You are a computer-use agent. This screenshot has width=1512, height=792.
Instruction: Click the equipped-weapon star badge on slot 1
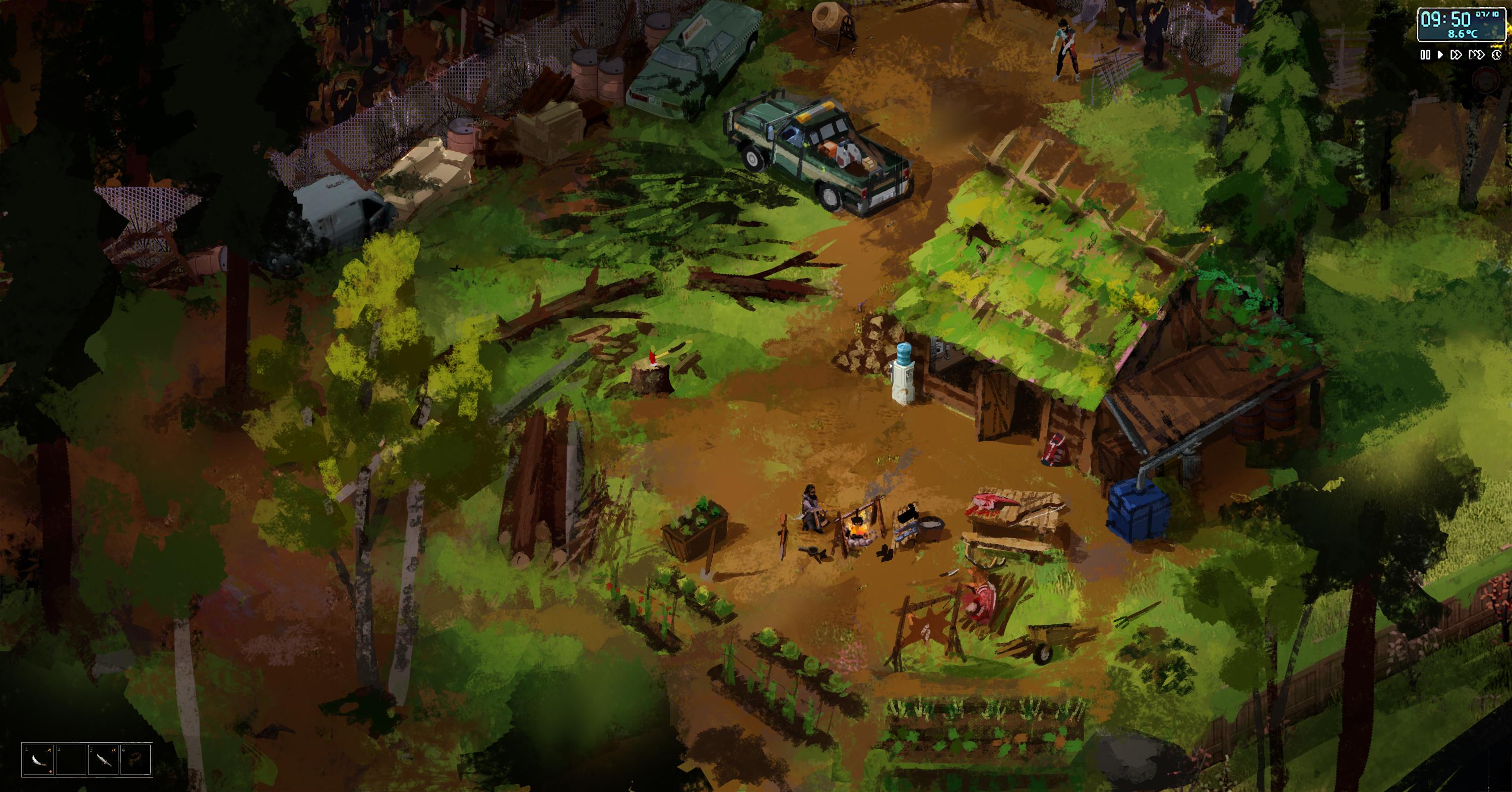(x=49, y=750)
